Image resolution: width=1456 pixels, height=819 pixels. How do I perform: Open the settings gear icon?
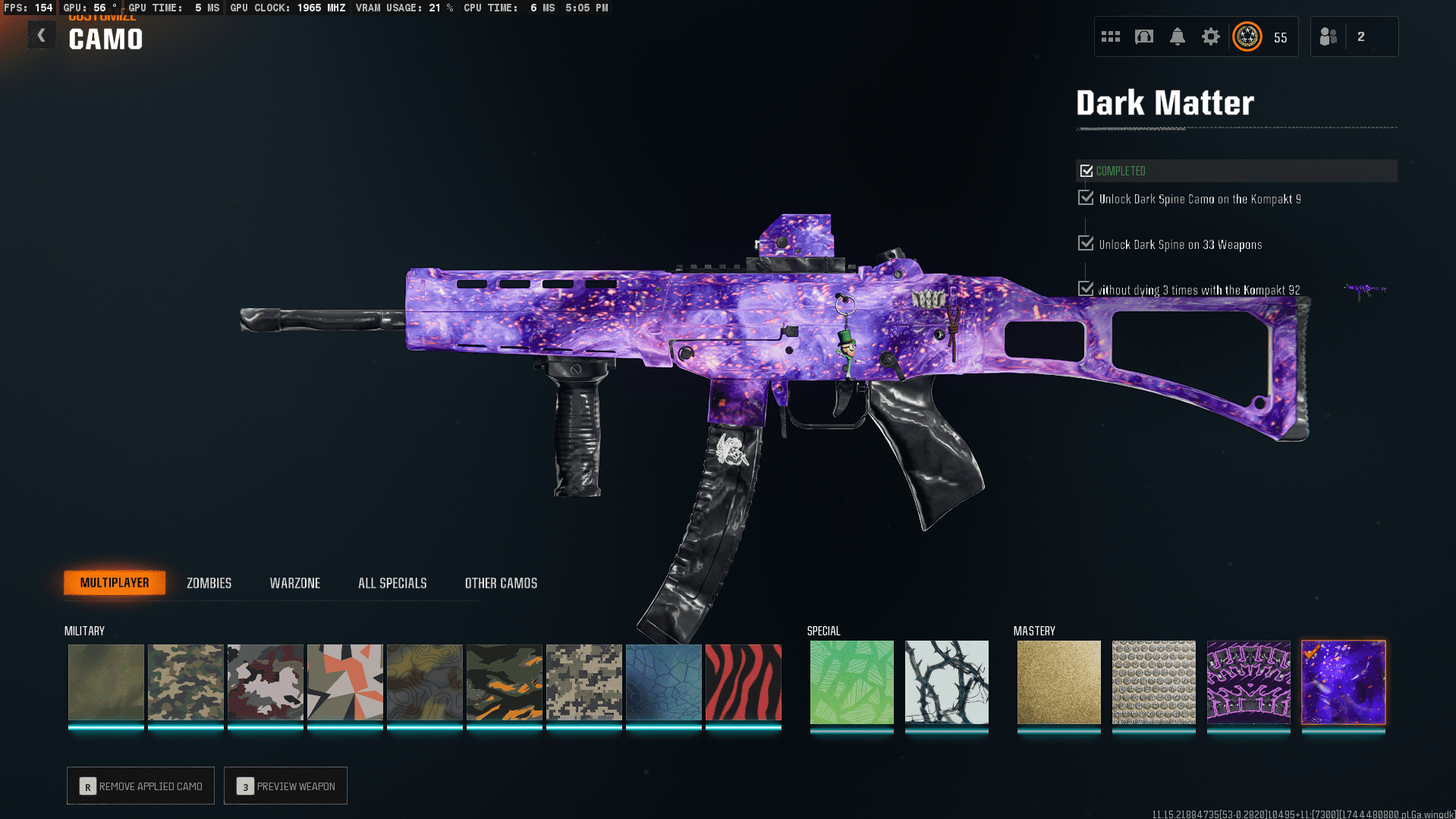tap(1210, 36)
